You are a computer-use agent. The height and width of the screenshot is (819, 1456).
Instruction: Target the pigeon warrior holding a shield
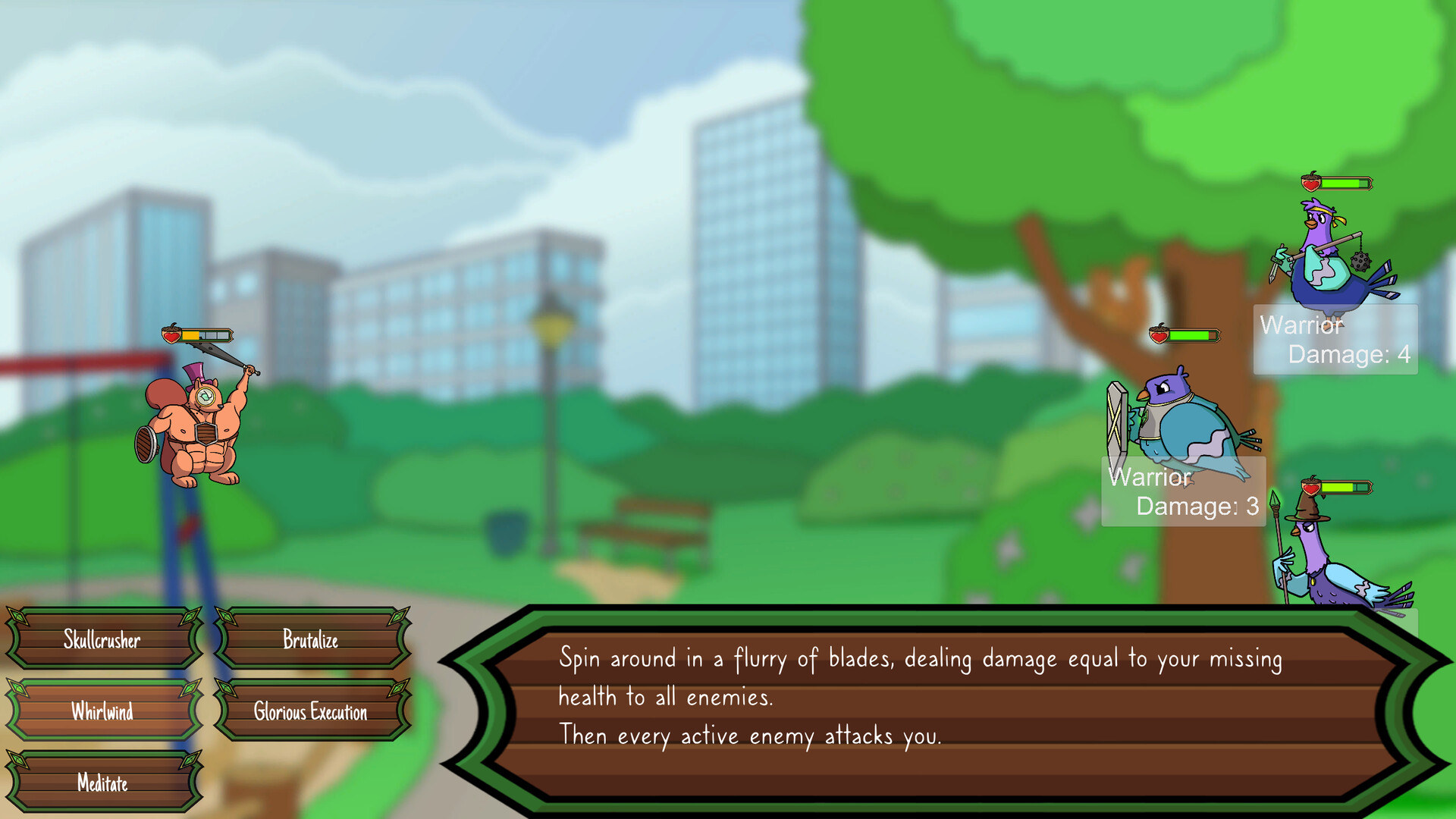[x=1183, y=425]
